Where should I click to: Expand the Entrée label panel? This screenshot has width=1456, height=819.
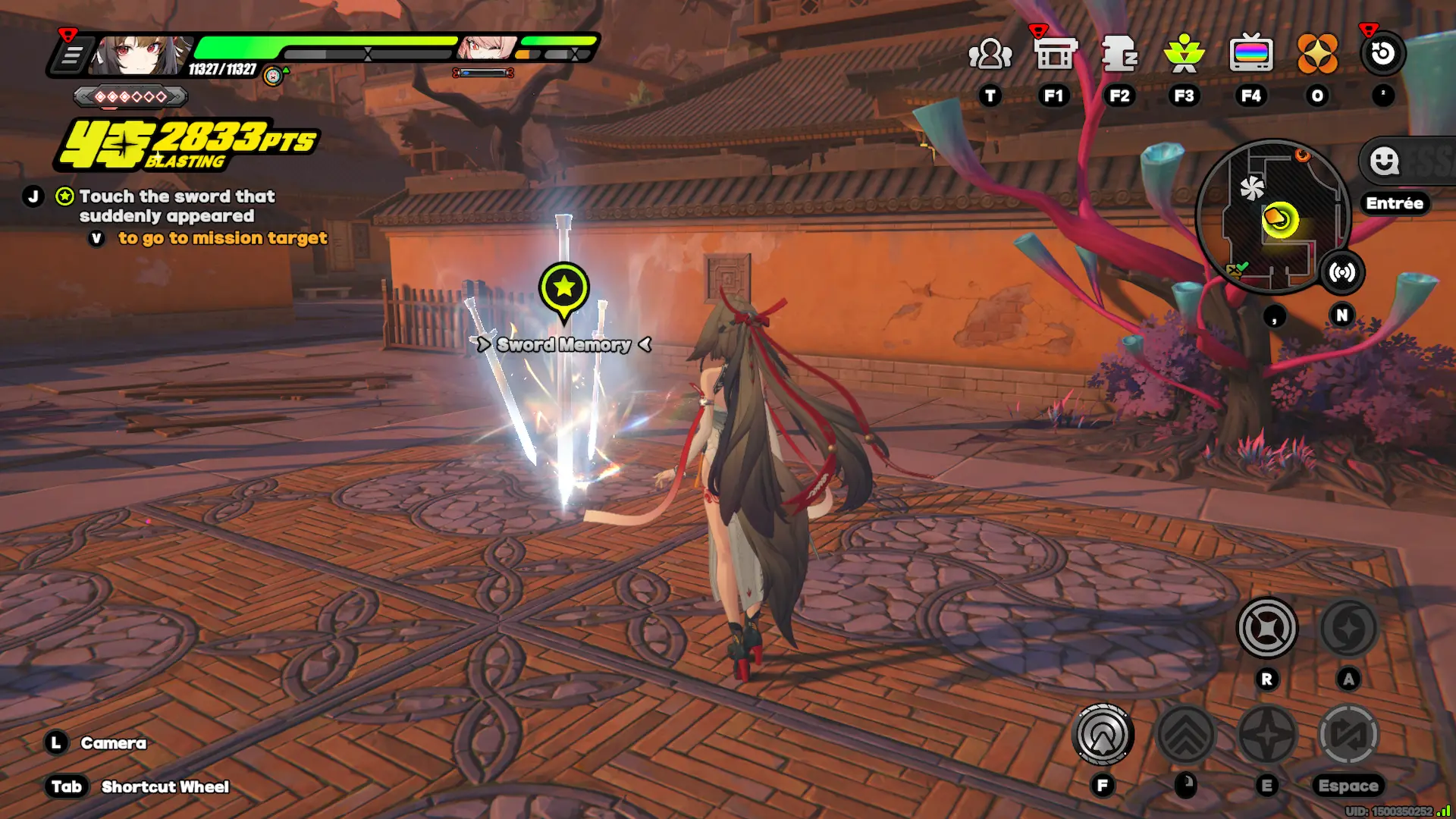(x=1395, y=203)
